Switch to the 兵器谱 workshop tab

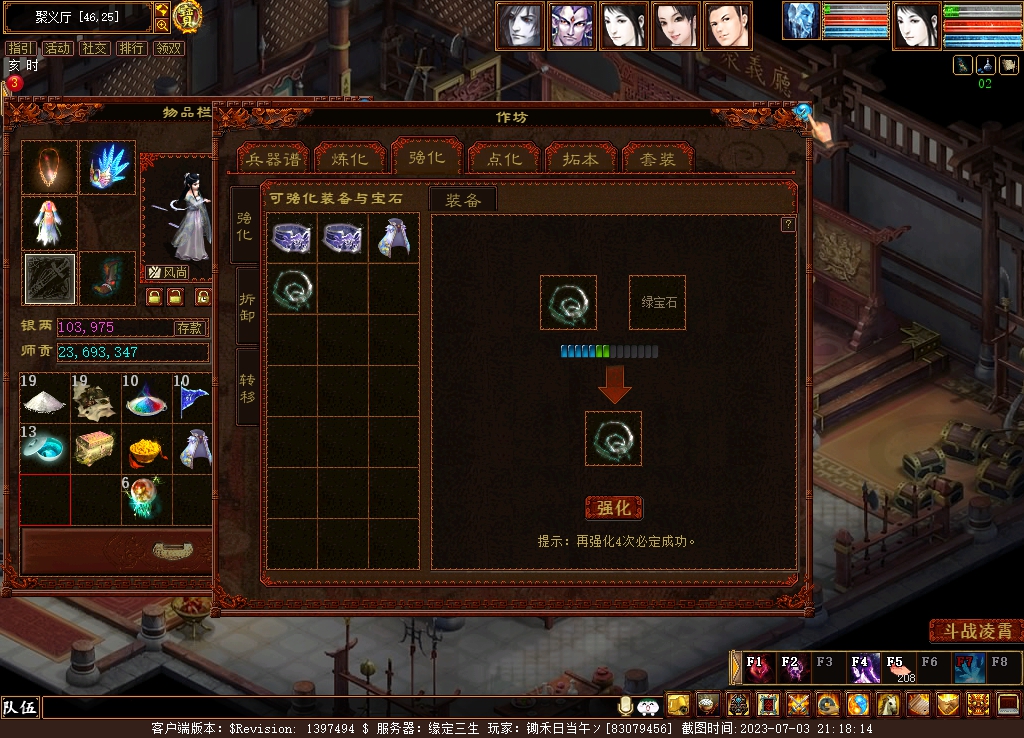[x=273, y=160]
